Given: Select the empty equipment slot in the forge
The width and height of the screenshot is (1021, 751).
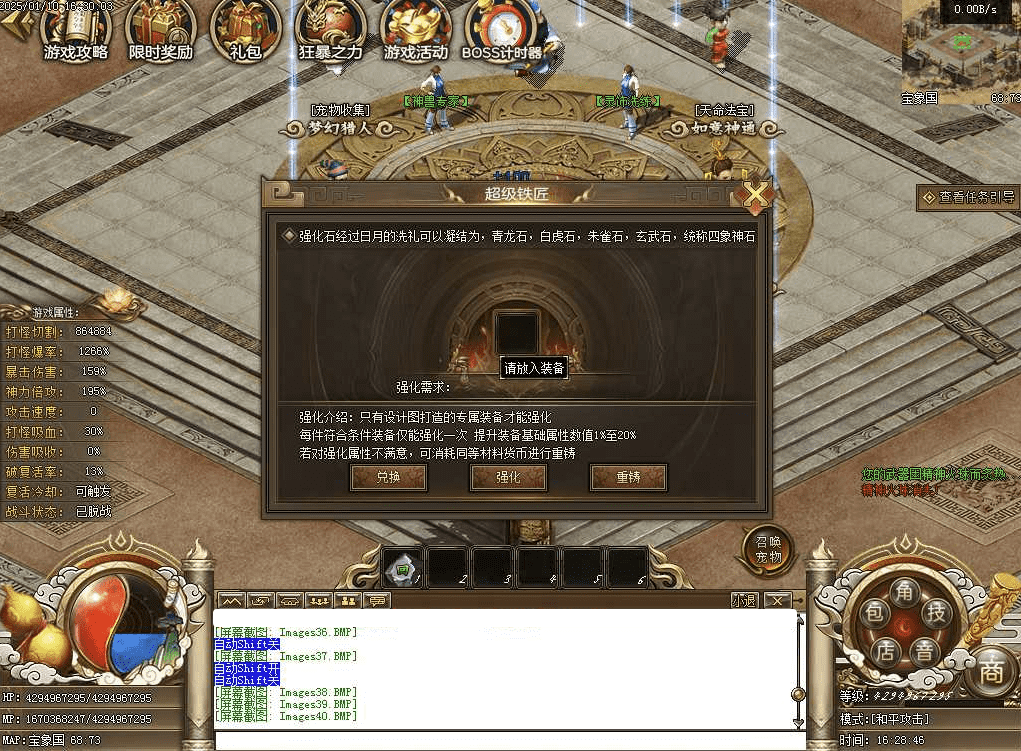Looking at the screenshot, I should click(517, 332).
